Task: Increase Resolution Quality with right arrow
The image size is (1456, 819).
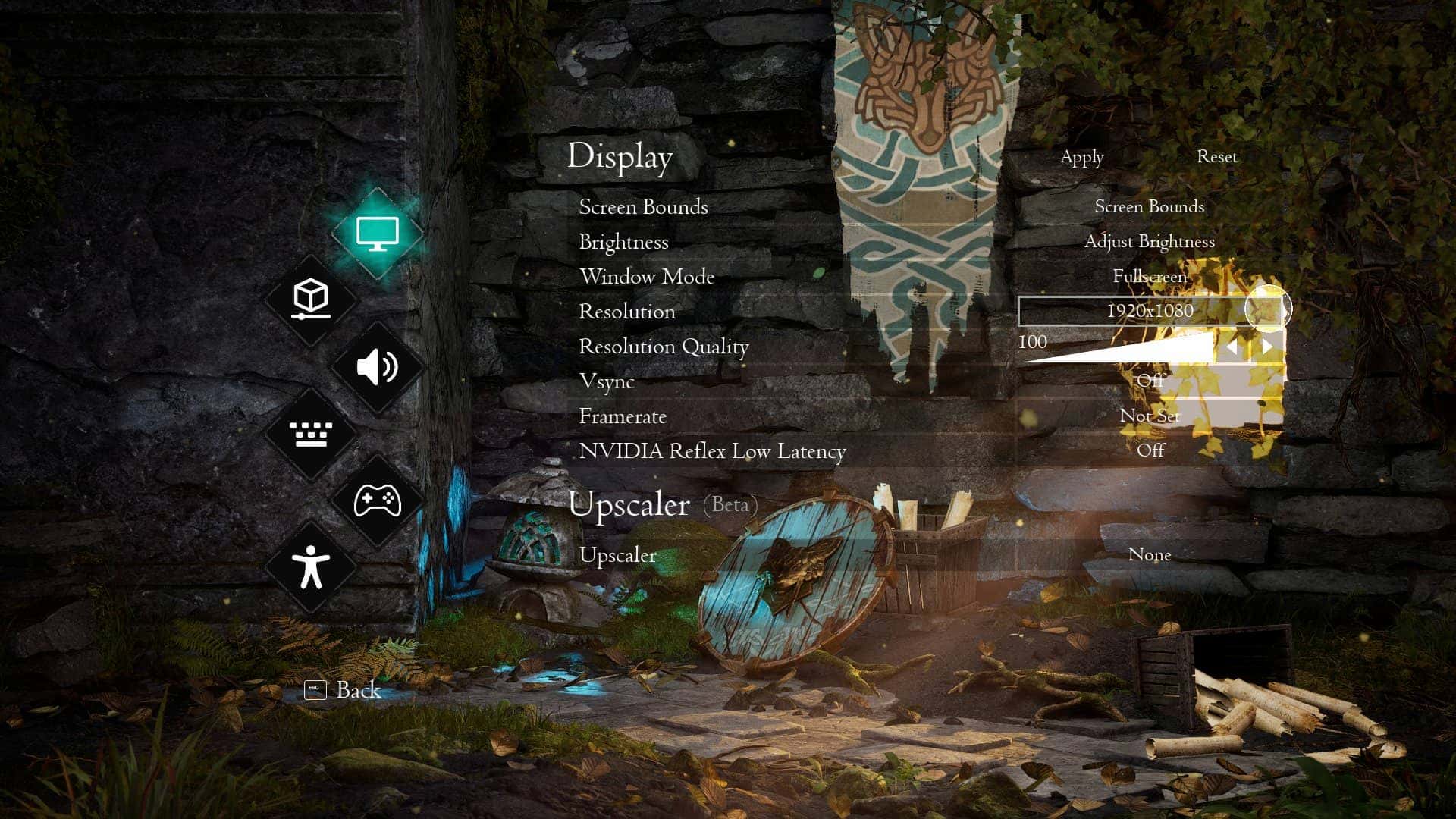Action: [1267, 347]
